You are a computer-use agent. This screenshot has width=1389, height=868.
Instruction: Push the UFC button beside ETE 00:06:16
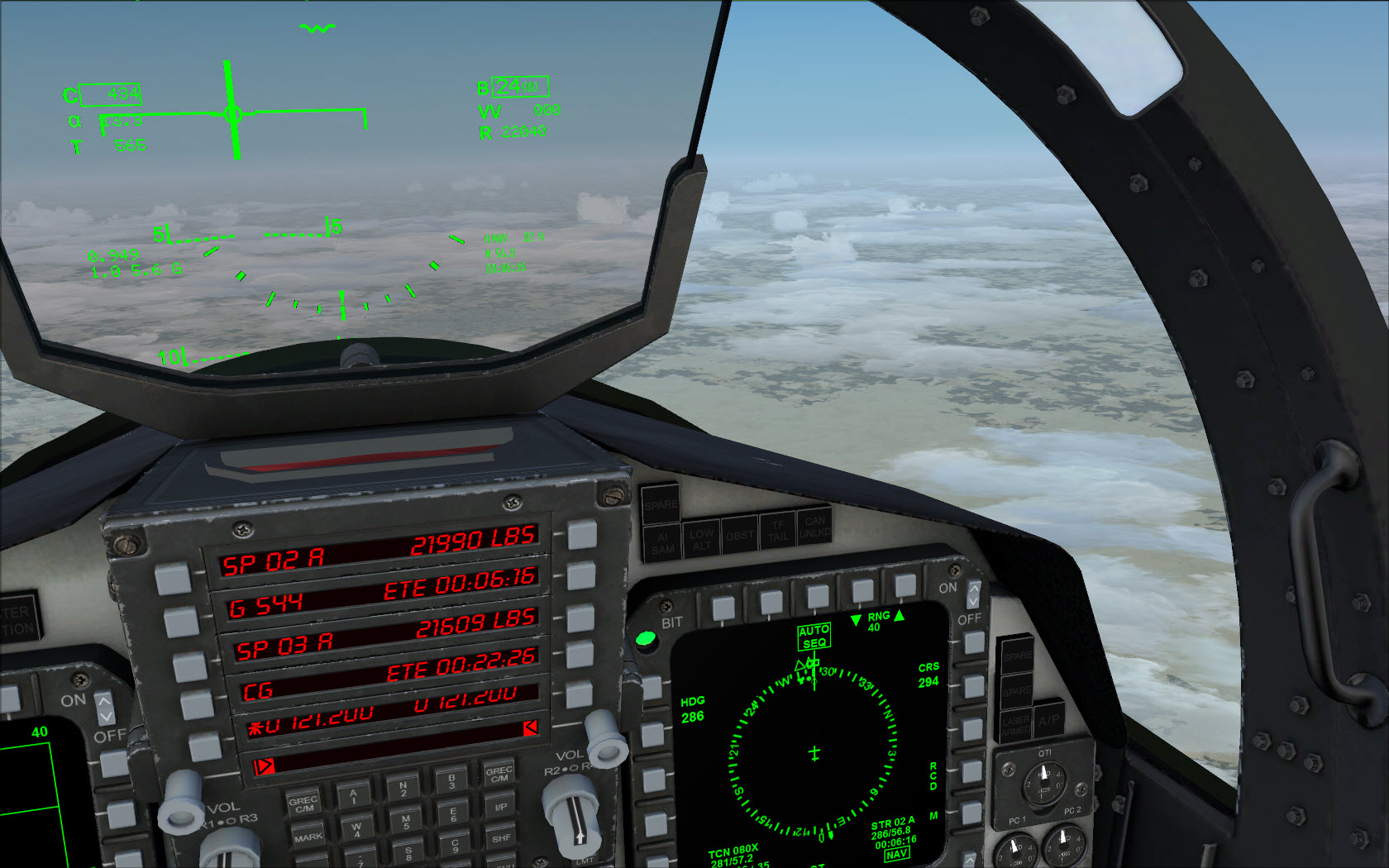point(581,575)
